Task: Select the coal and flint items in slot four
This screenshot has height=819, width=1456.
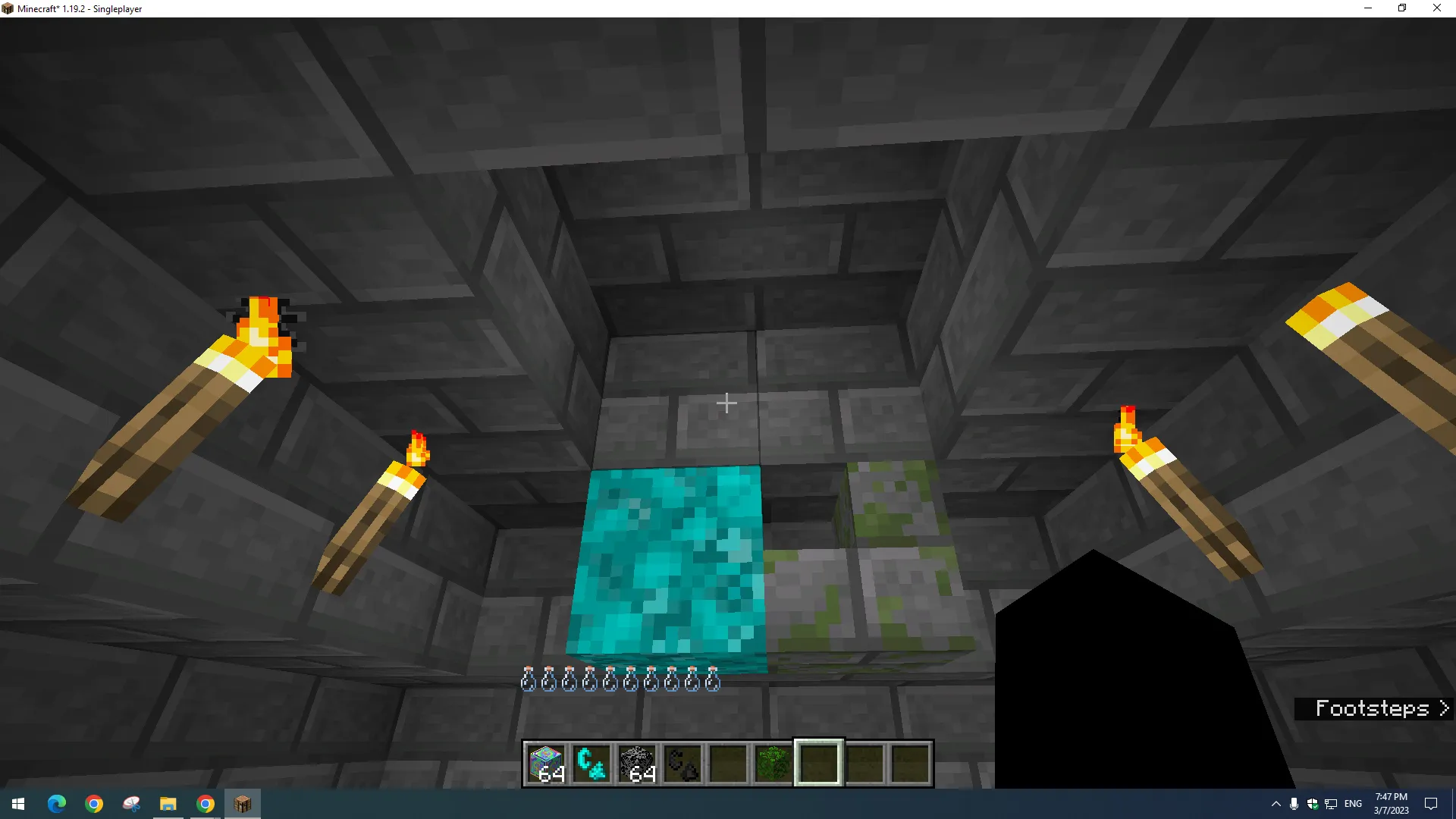Action: 682,762
